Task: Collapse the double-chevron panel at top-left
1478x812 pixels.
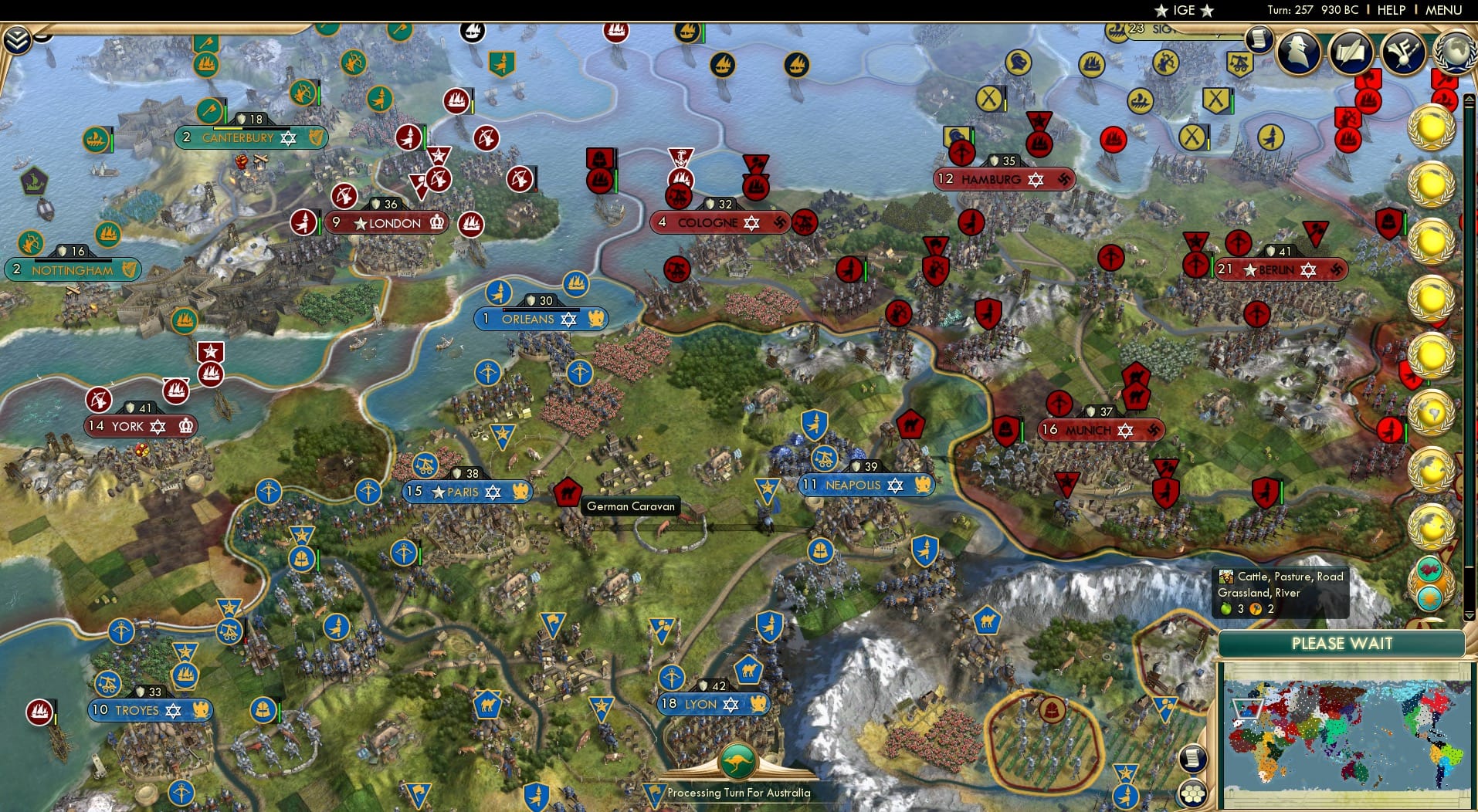Action: pyautogui.click(x=17, y=39)
